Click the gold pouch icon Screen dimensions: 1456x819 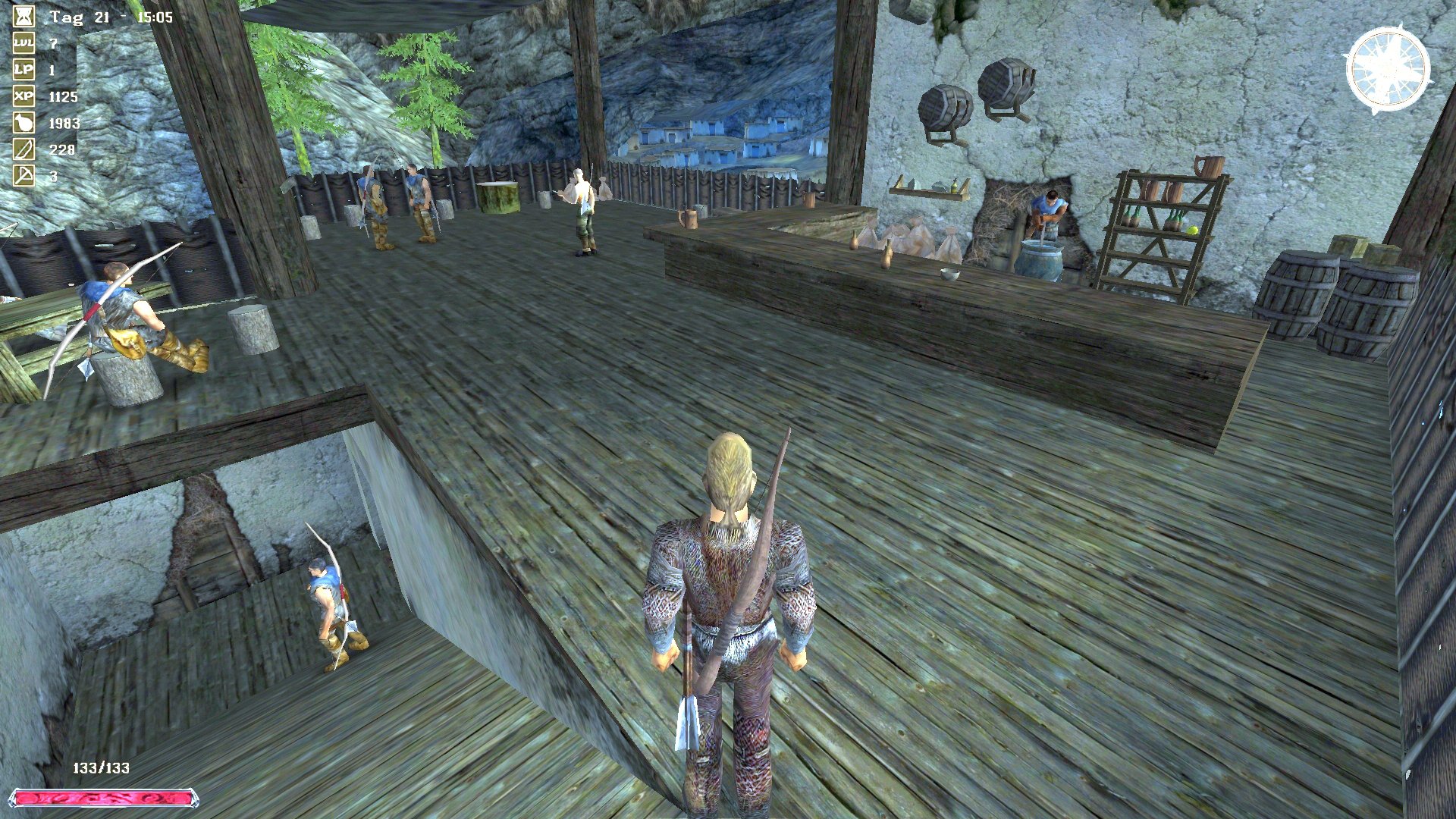click(x=24, y=124)
